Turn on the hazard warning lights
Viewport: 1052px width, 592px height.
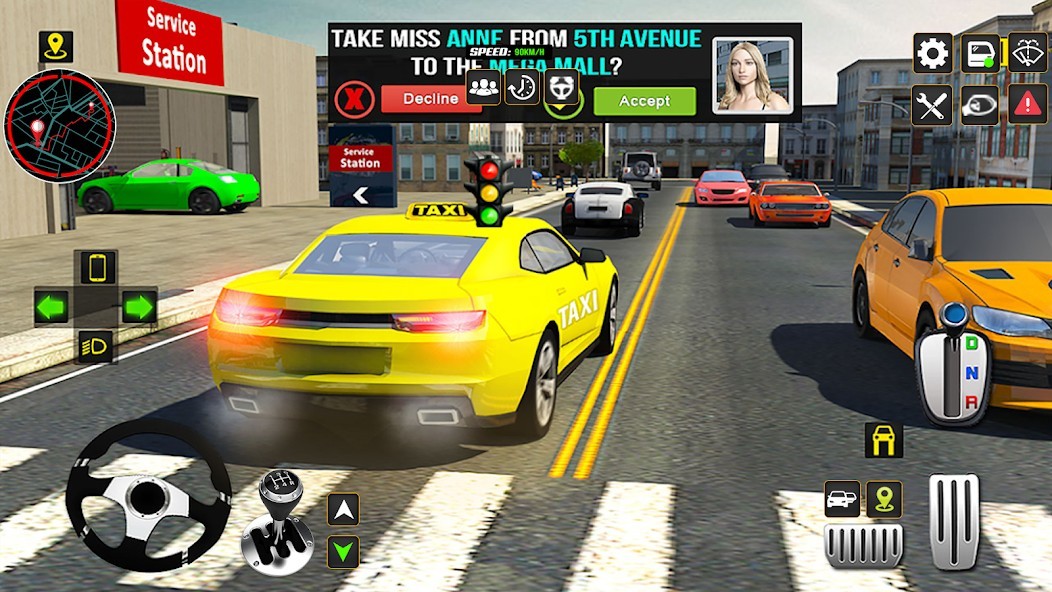tap(1027, 105)
